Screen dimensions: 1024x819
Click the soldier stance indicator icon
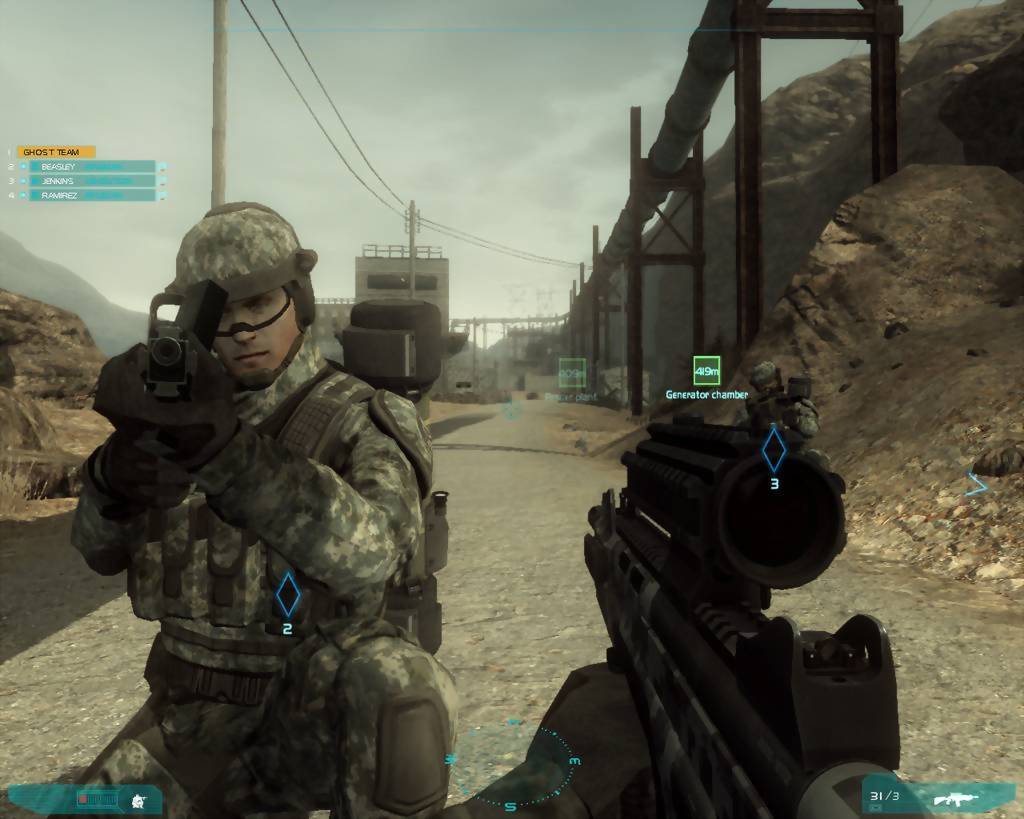point(139,799)
